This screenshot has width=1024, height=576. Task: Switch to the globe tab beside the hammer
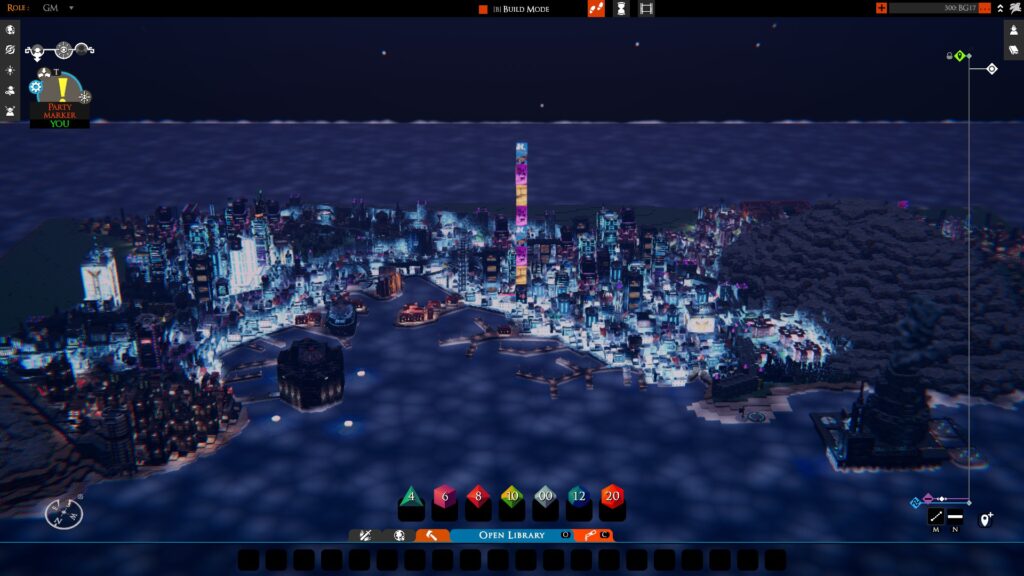pos(399,535)
